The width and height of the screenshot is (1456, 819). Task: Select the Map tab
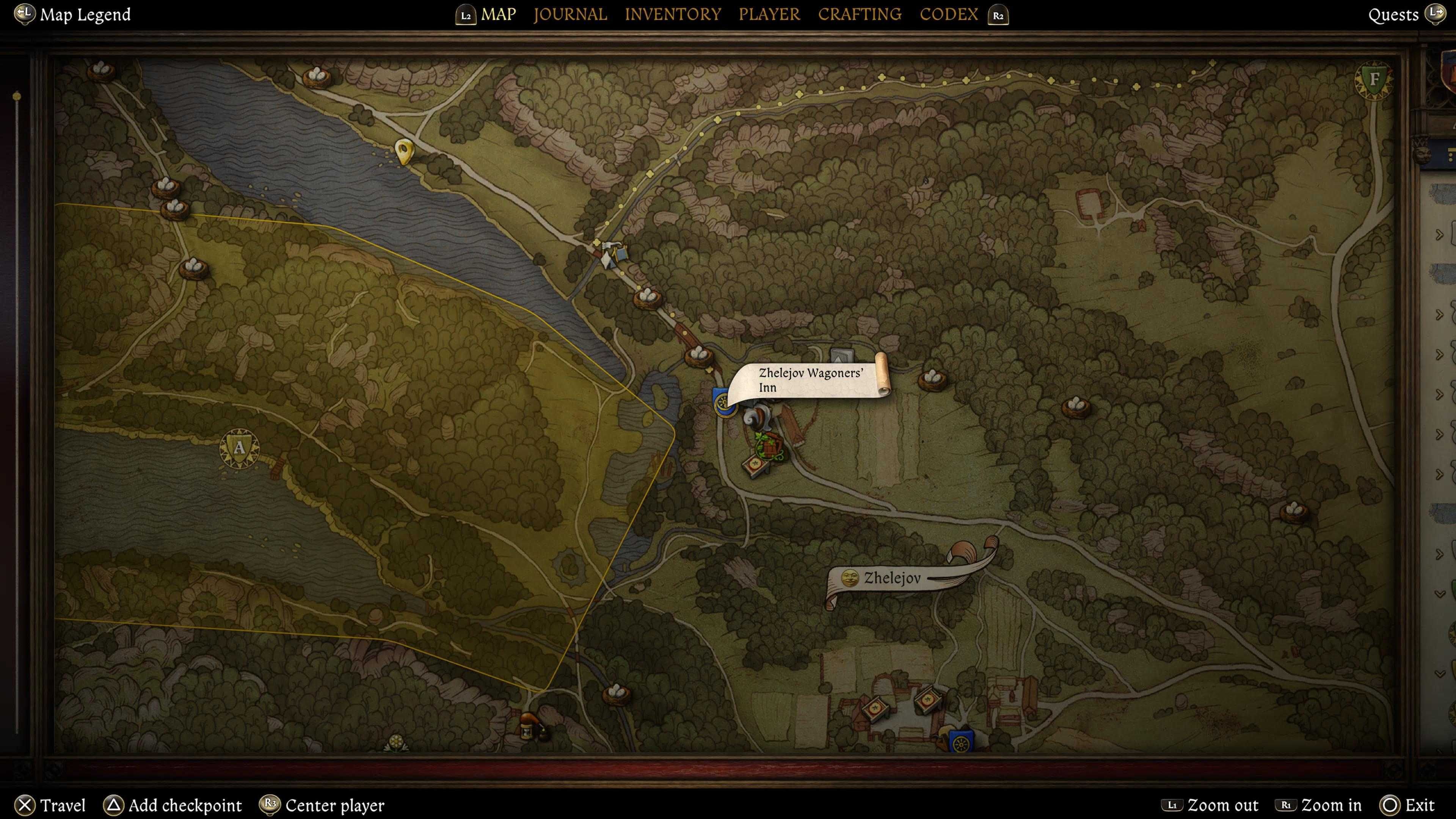pos(498,14)
